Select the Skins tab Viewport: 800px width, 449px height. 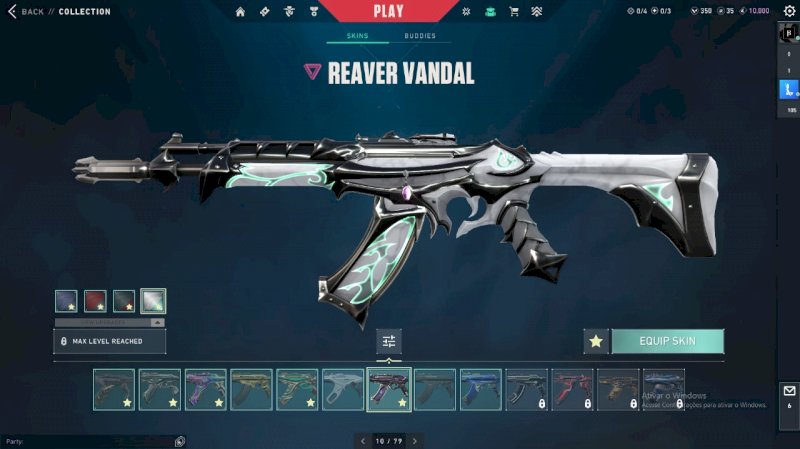357,36
